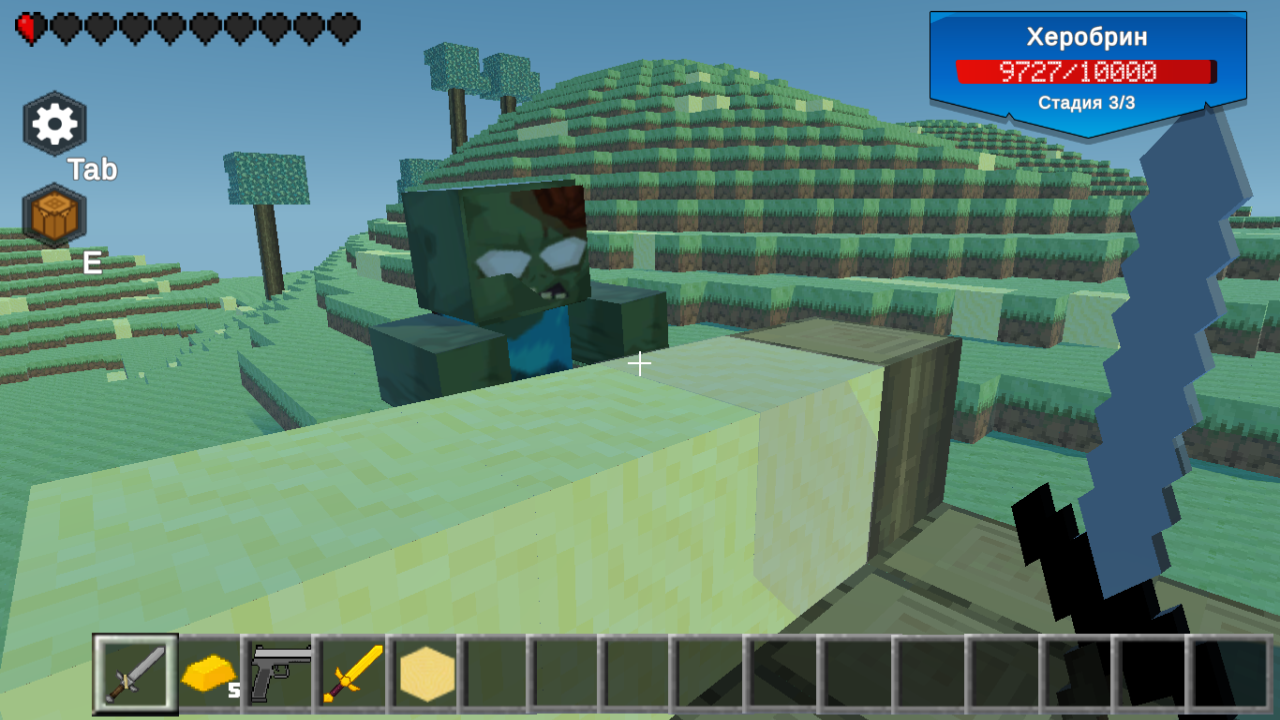1280x720 pixels.
Task: Equip the pistol from the hotbar
Action: 280,672
